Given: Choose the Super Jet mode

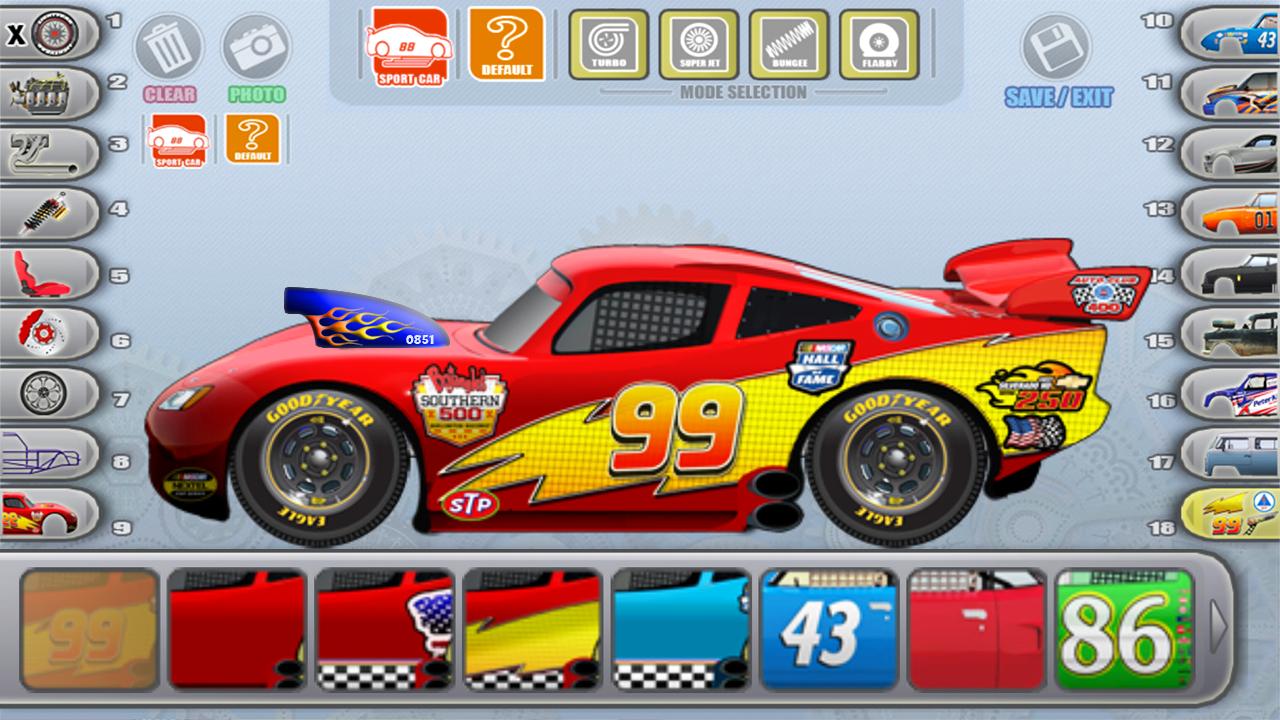Looking at the screenshot, I should tap(698, 45).
